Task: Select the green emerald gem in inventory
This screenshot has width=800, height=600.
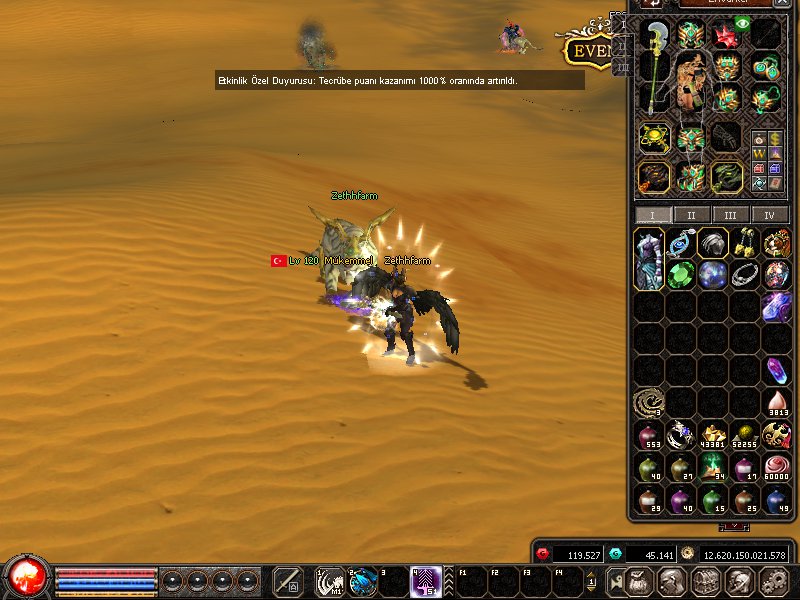Action: tap(681, 275)
